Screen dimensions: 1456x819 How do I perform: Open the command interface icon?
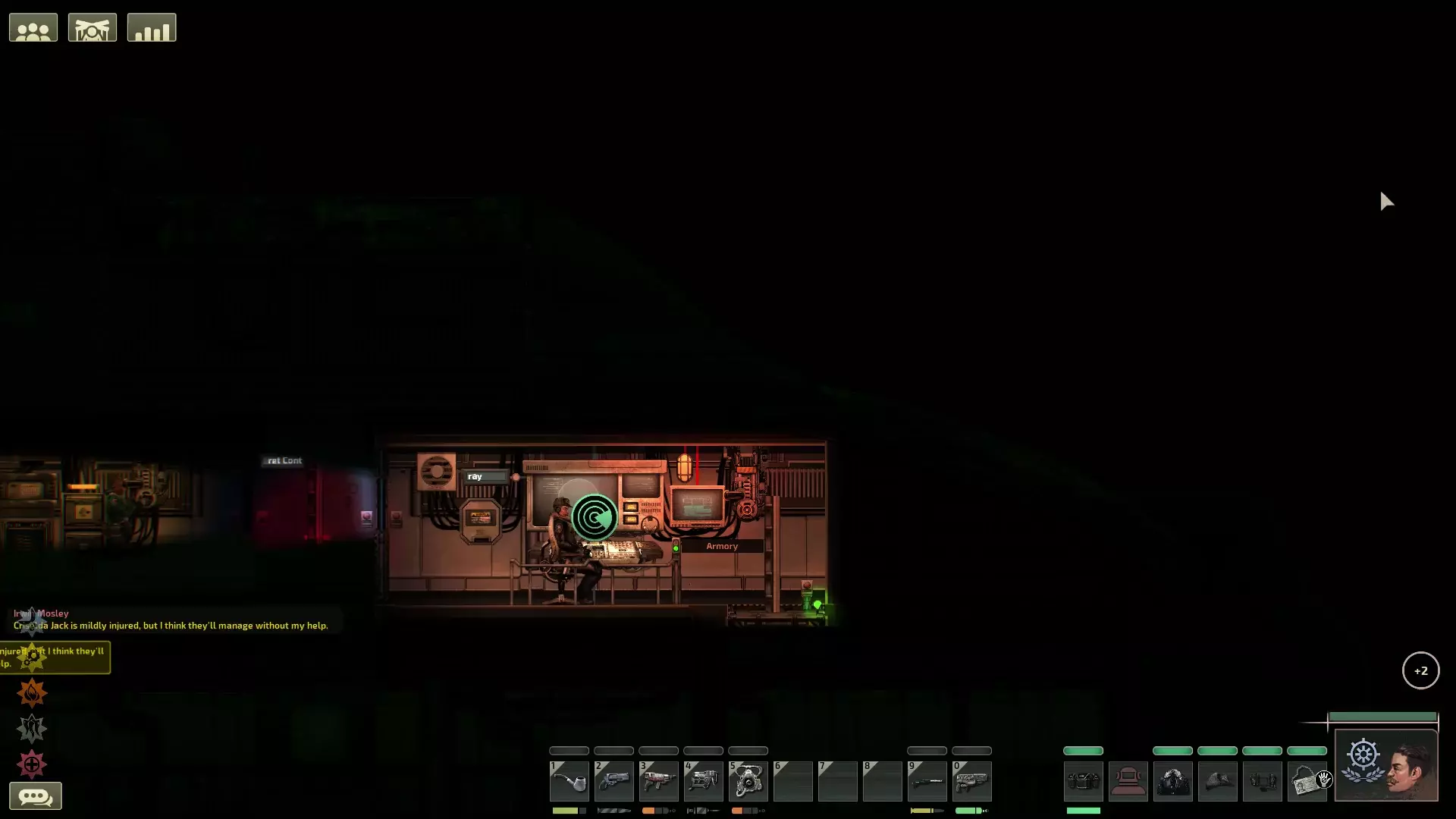92,27
